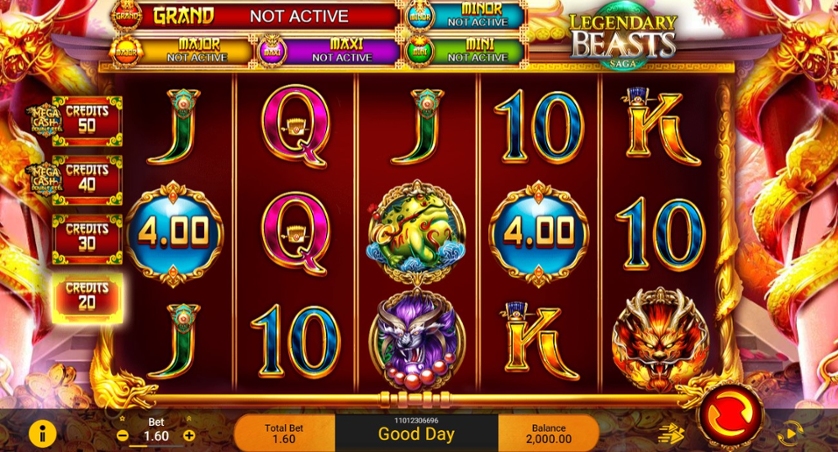Image resolution: width=838 pixels, height=452 pixels.
Task: Select the Credits 50 bet level
Action: tap(87, 120)
